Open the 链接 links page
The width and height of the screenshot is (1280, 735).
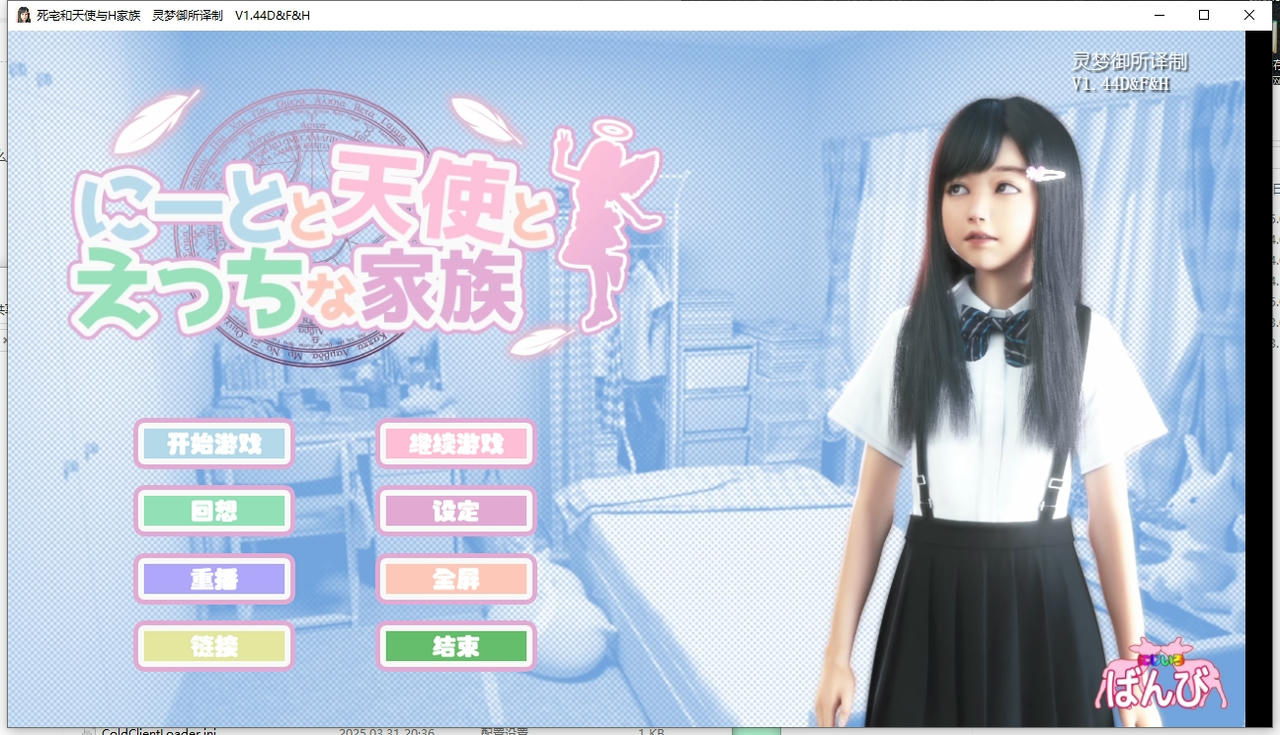[213, 646]
